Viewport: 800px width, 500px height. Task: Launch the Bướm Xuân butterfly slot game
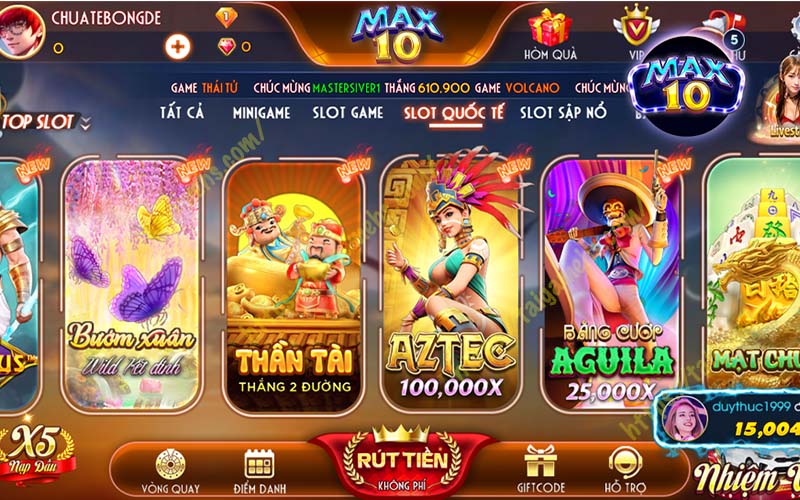click(131, 280)
